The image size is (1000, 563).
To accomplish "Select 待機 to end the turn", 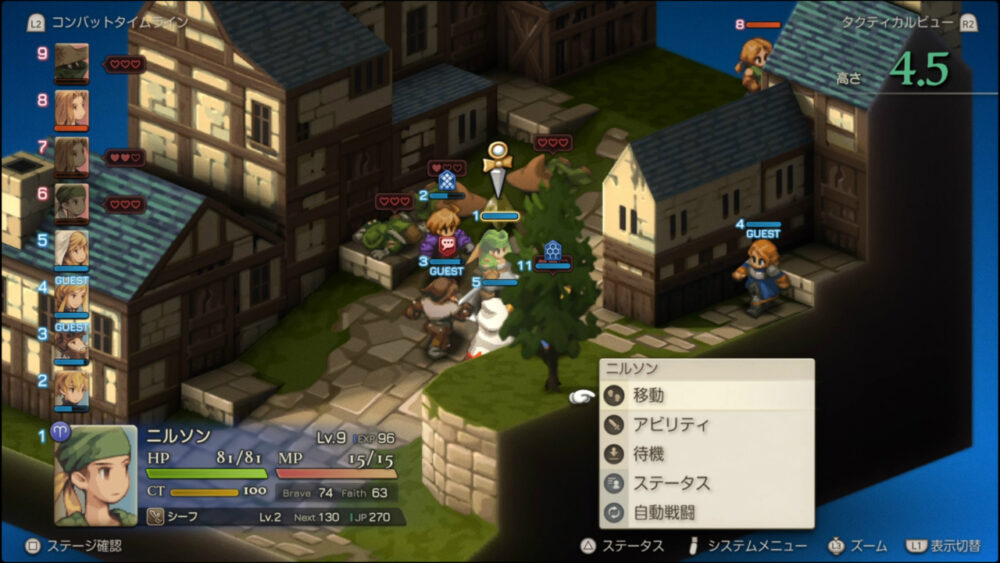I will 706,454.
